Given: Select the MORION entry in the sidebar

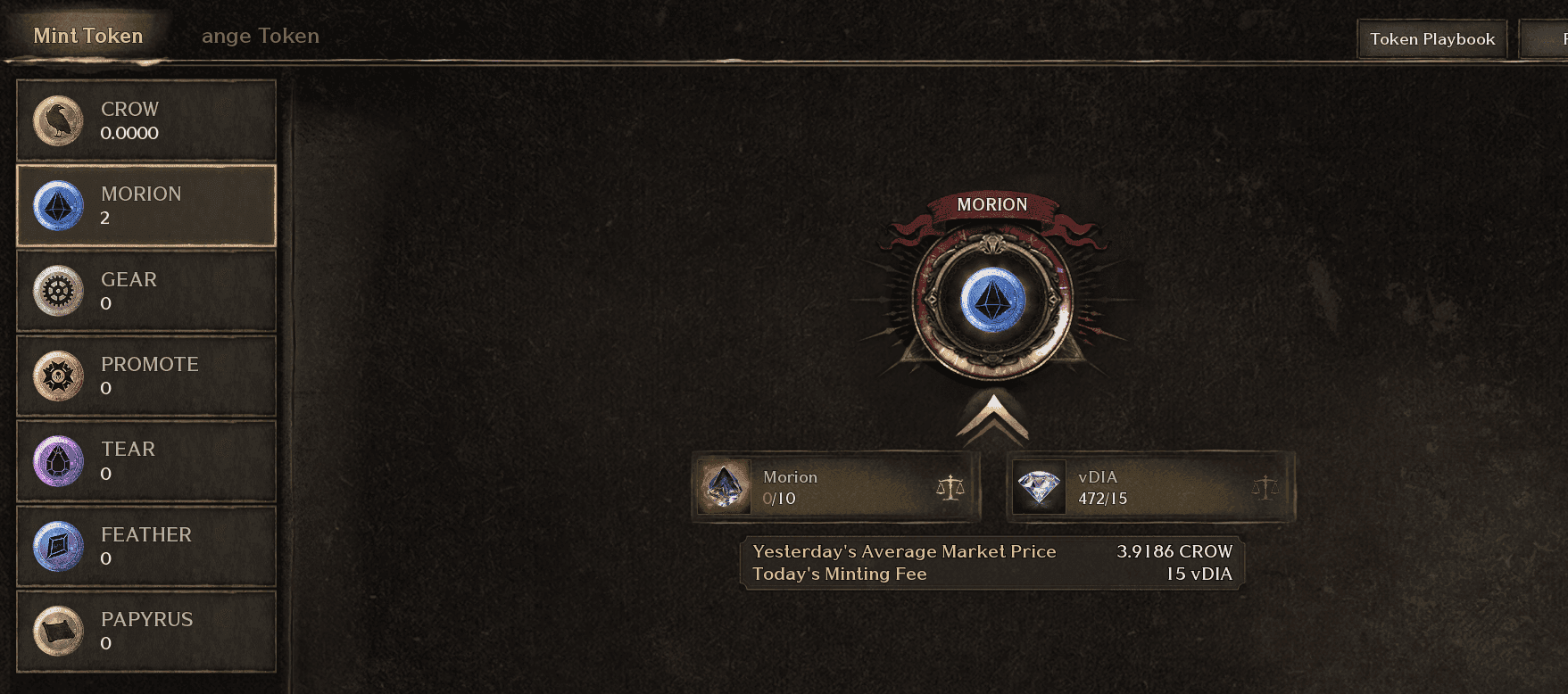Looking at the screenshot, I should coord(145,206).
